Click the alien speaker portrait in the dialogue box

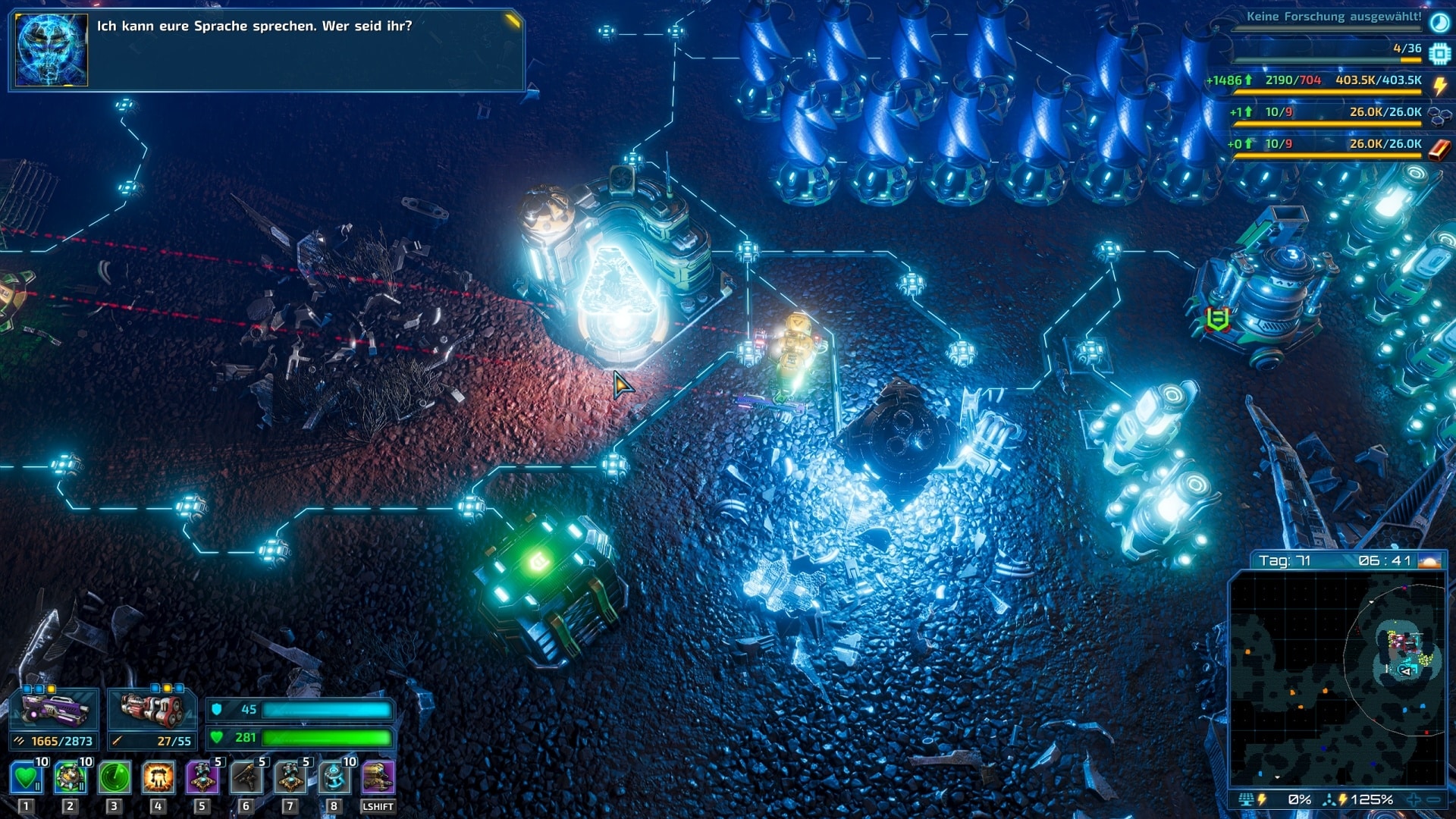point(52,50)
